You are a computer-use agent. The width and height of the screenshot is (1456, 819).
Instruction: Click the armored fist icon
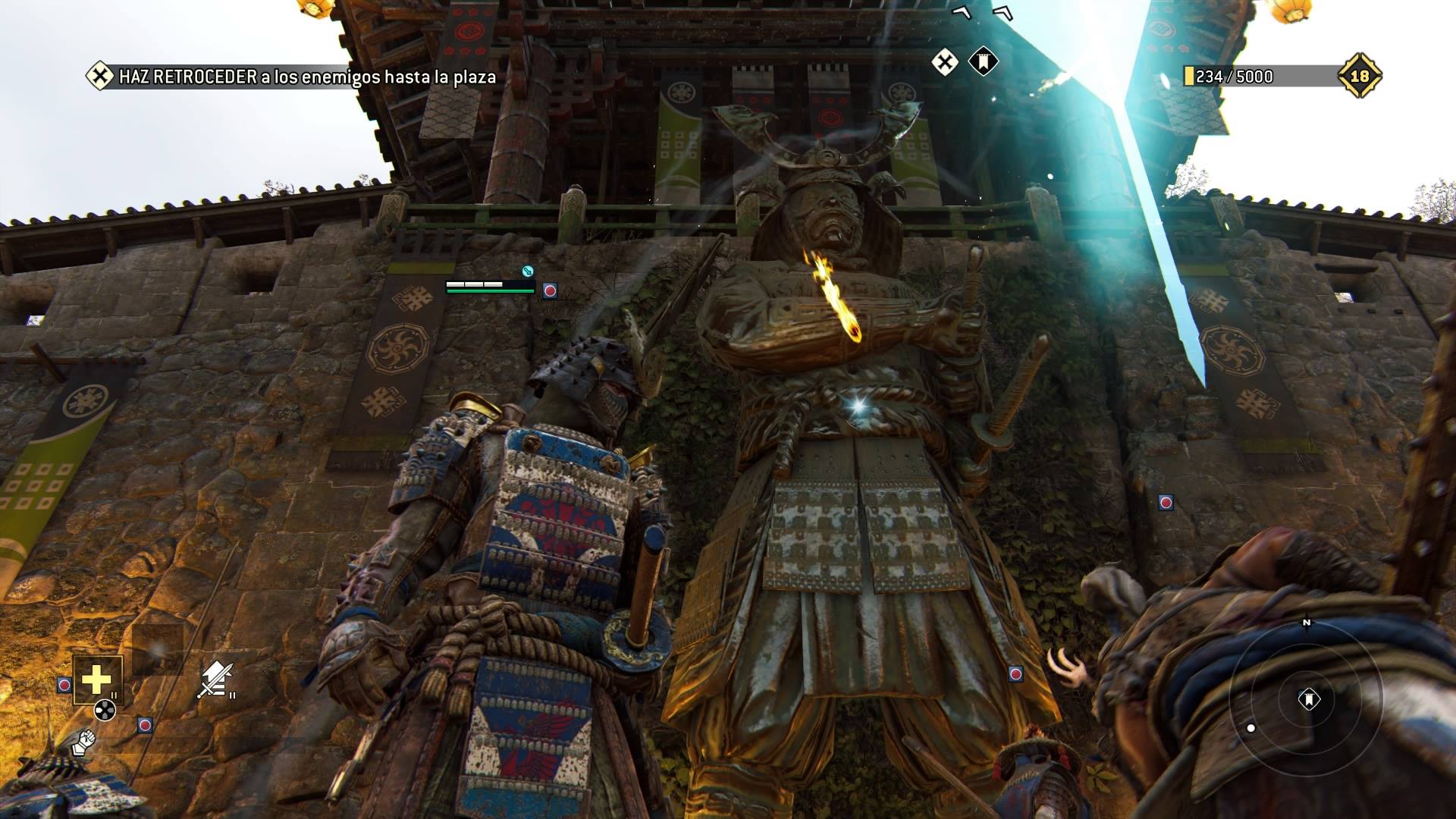pyautogui.click(x=84, y=741)
